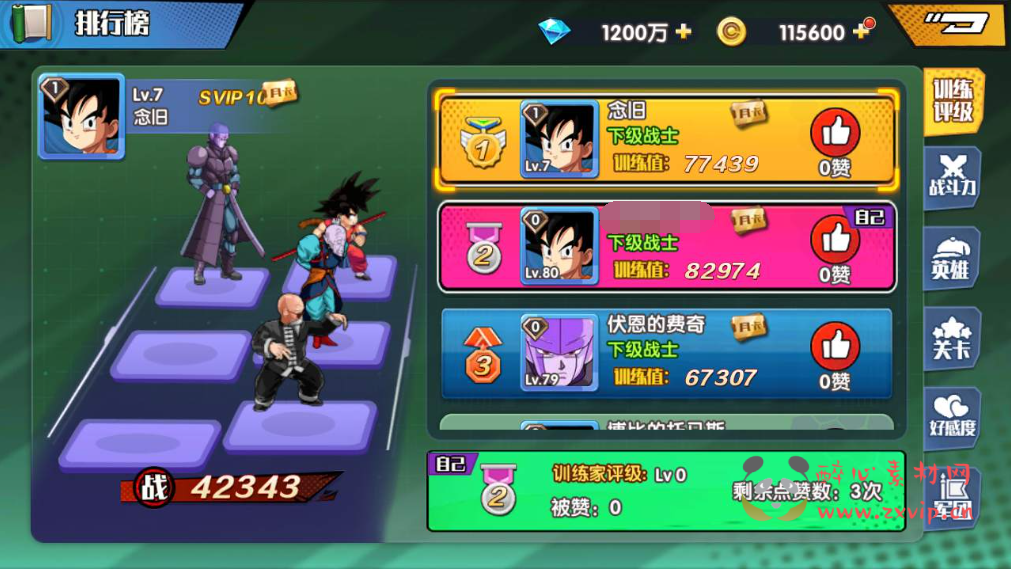Screen dimensions: 1011x570
Task: Like the rank 2 player's pink entry
Action: point(835,241)
